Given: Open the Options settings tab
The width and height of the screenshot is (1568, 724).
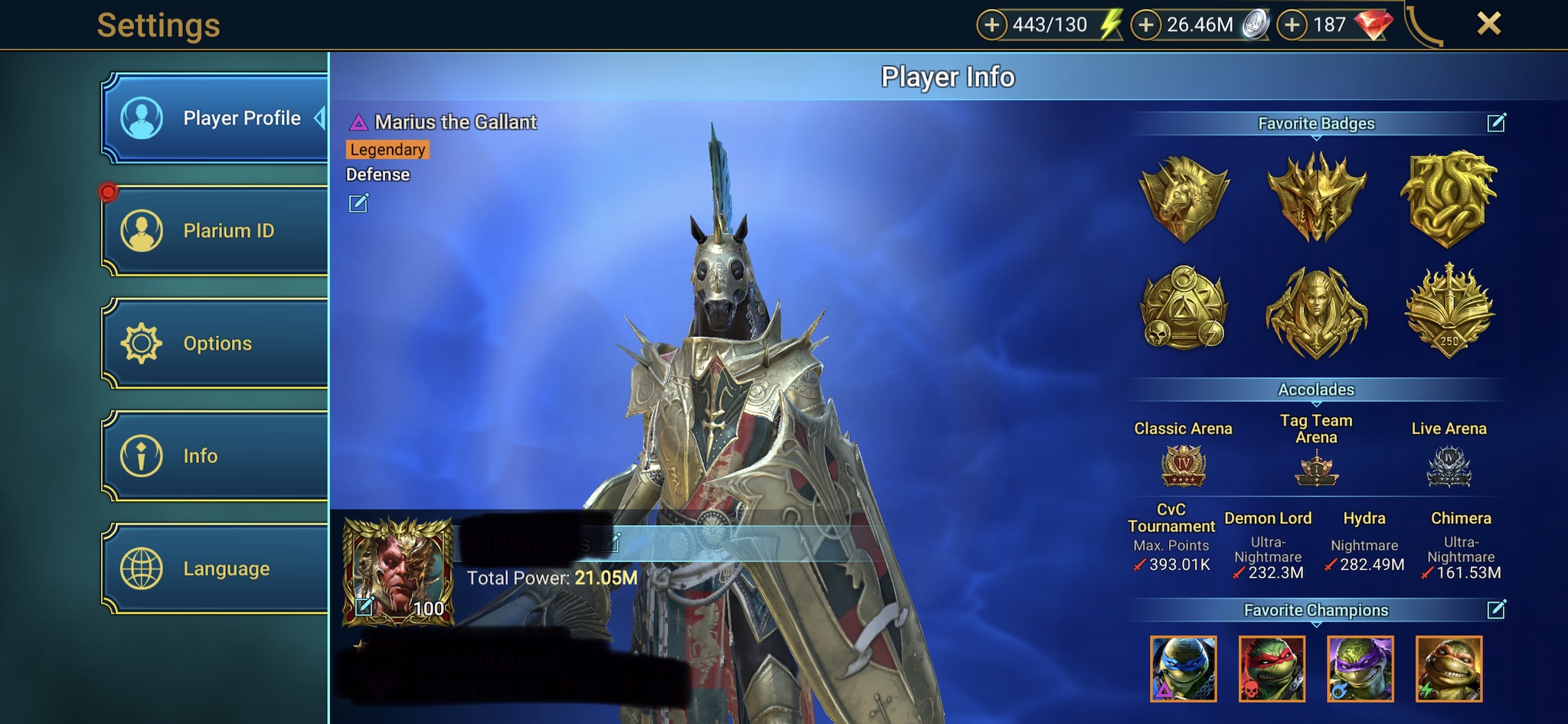Looking at the screenshot, I should pos(214,344).
